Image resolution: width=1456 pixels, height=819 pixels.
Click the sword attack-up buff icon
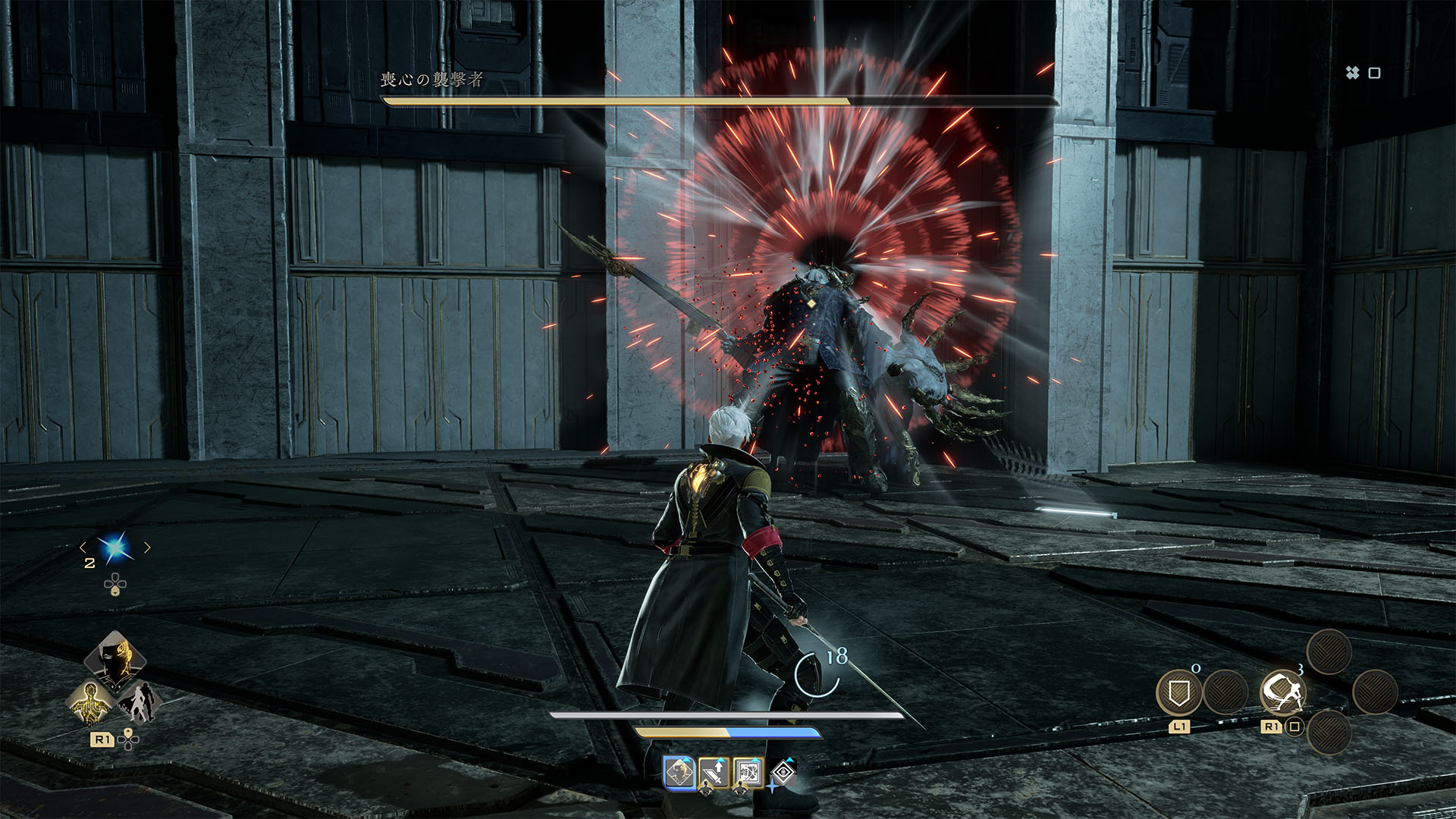click(x=714, y=773)
